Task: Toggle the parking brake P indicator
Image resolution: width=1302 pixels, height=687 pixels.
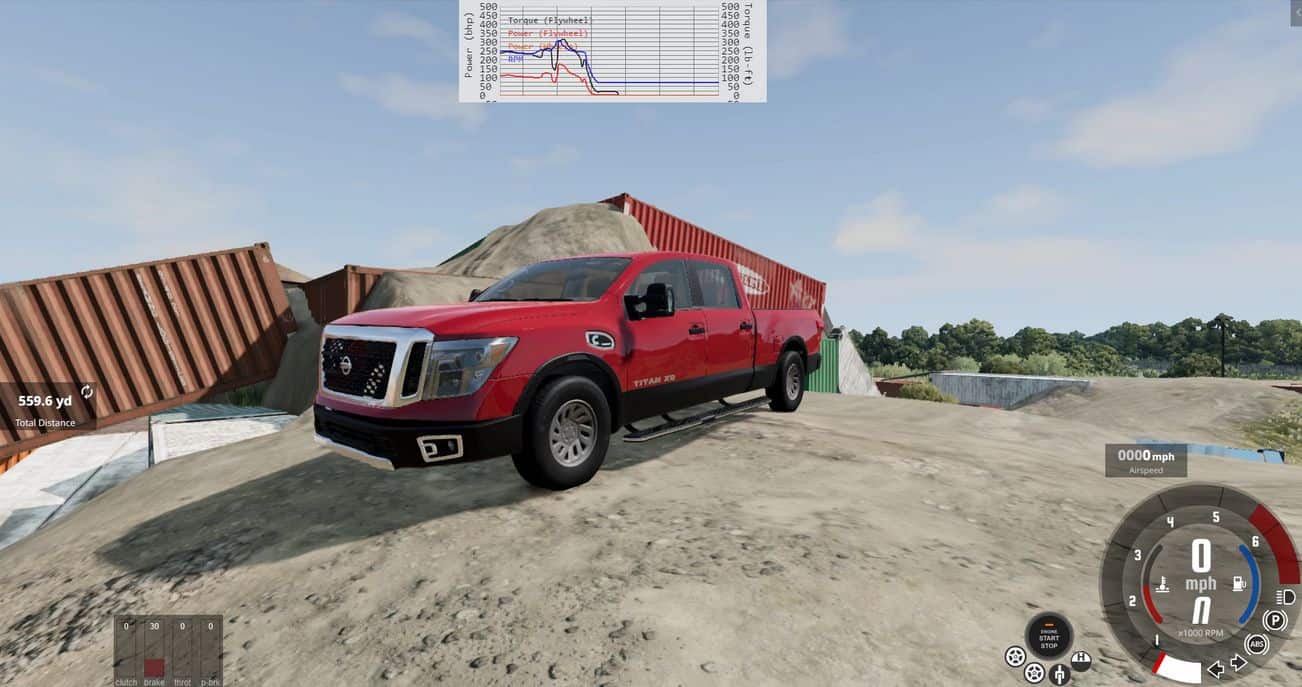Action: point(1274,621)
